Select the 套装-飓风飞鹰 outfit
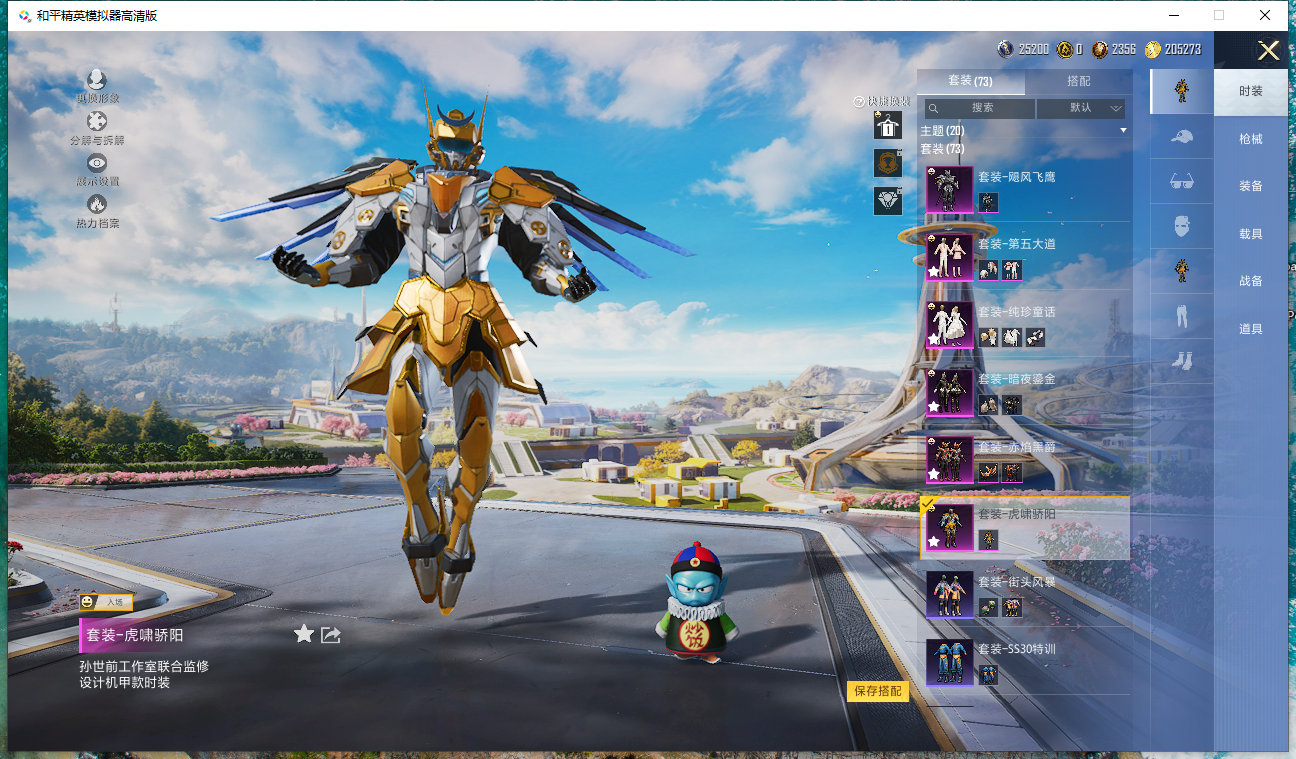 click(1025, 189)
